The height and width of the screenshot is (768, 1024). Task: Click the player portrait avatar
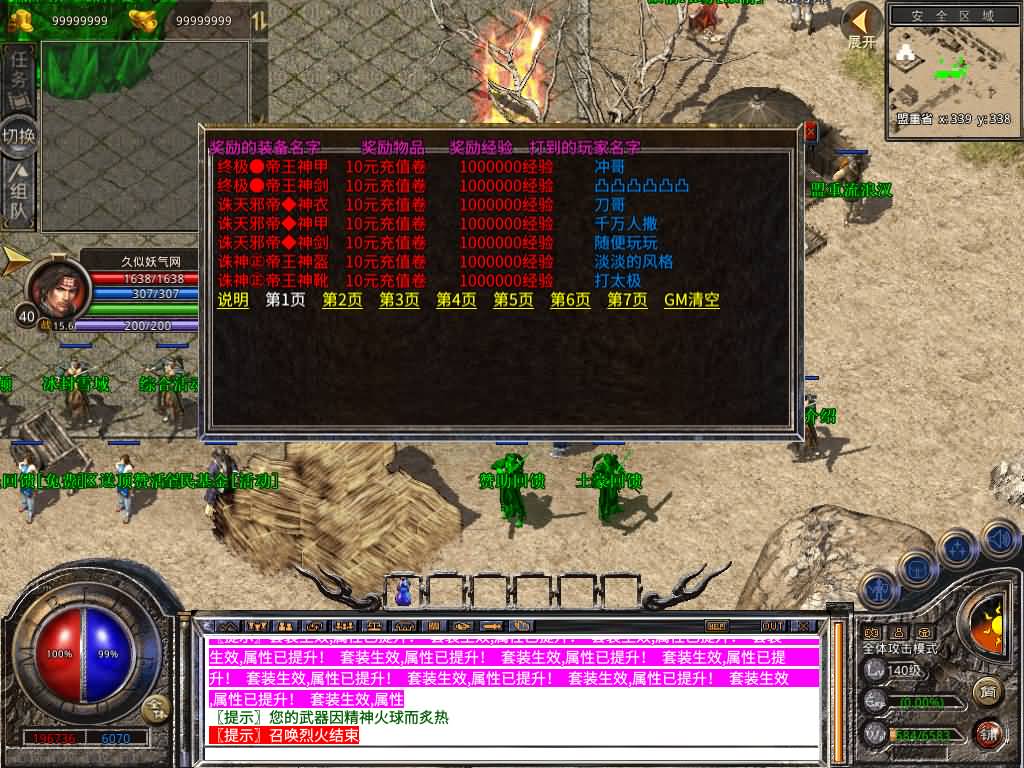click(58, 289)
